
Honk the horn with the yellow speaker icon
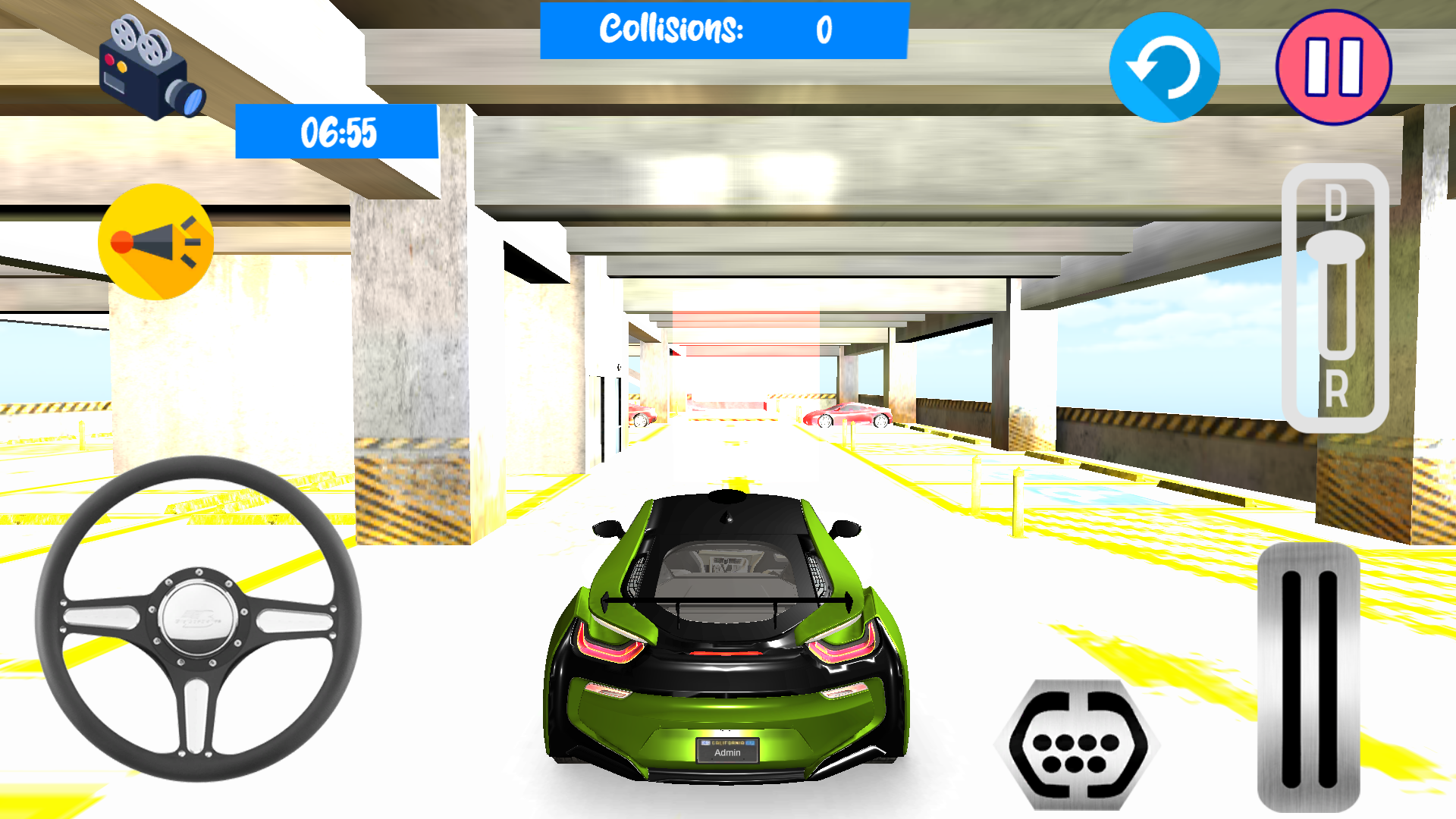tap(155, 241)
